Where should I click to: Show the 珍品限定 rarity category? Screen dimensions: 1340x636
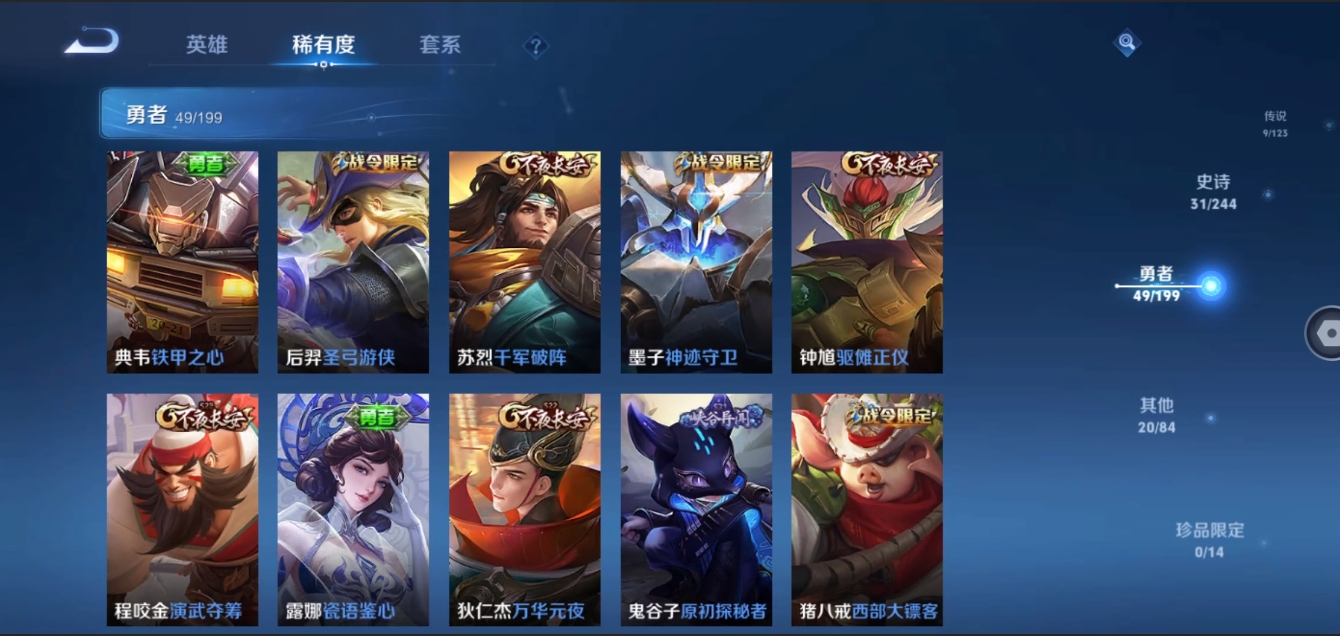click(1209, 539)
